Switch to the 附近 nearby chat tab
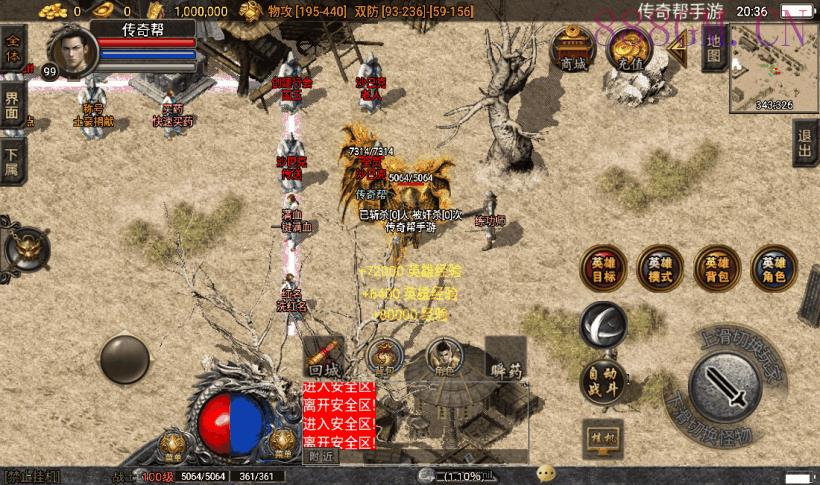This screenshot has width=820, height=485. 321,456
